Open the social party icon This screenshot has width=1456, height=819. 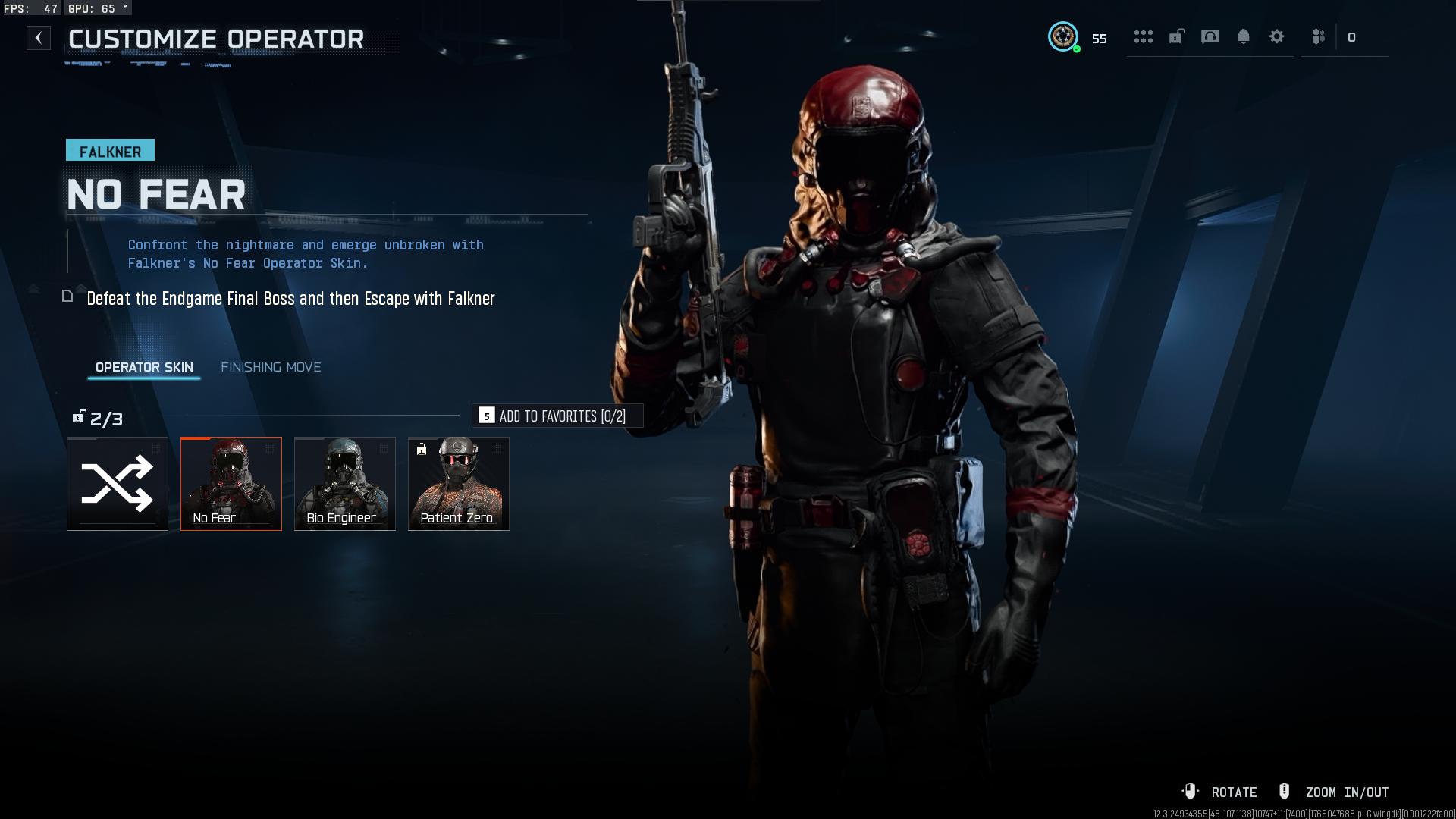[x=1319, y=36]
